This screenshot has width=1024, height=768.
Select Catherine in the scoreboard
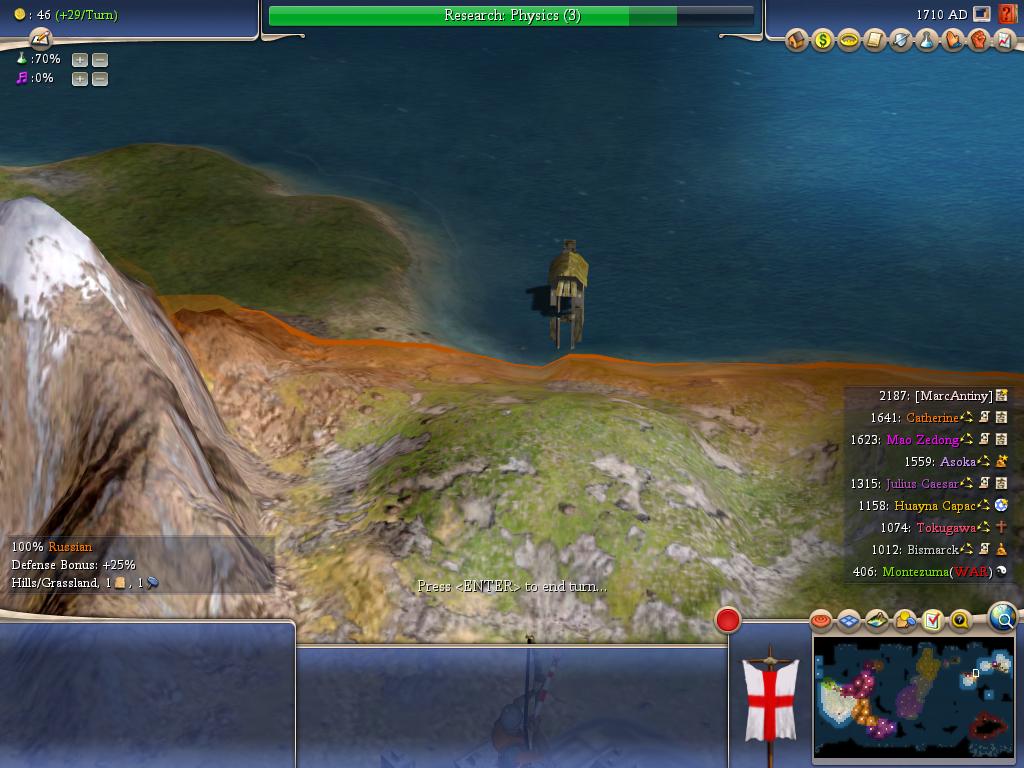[x=931, y=418]
